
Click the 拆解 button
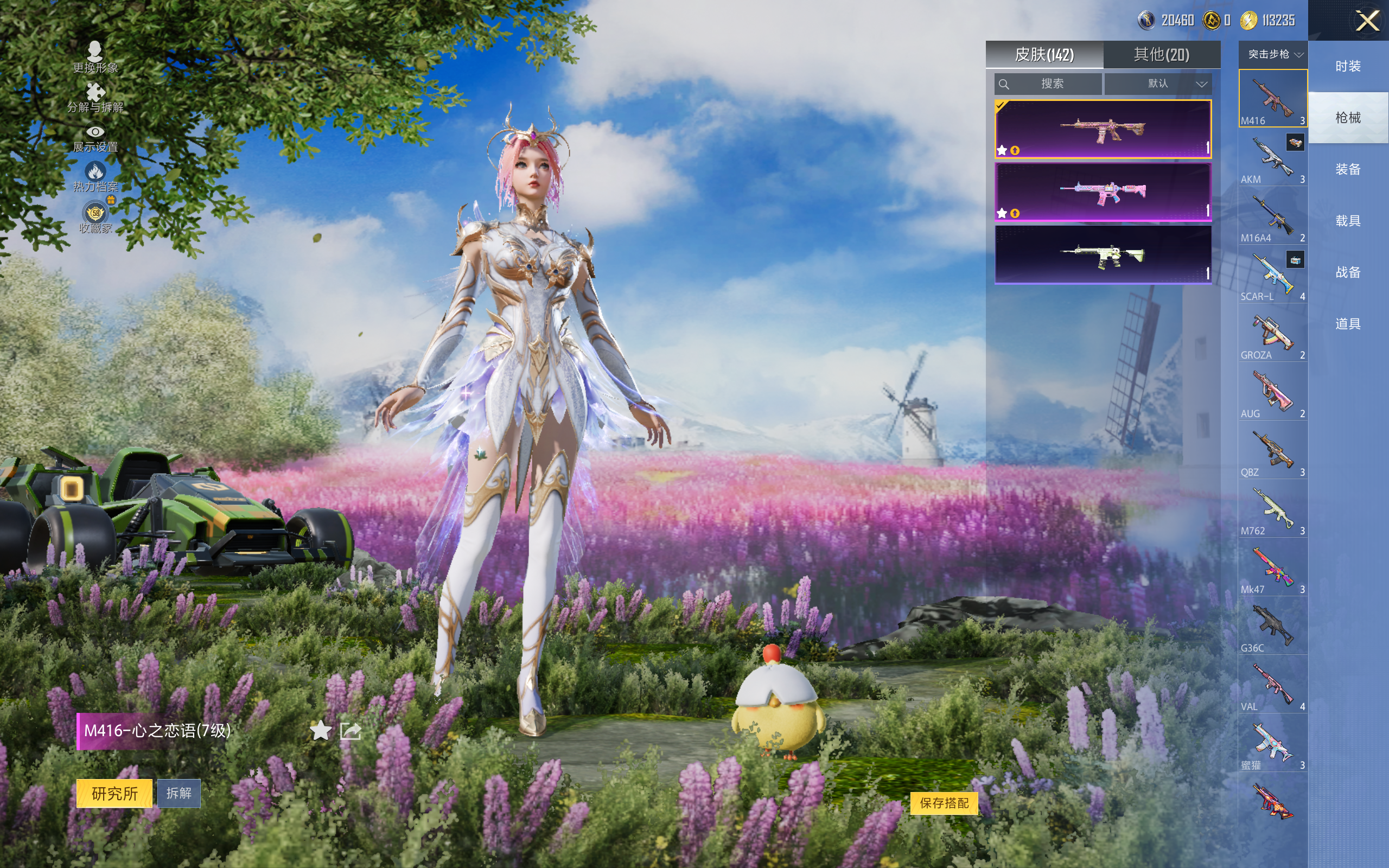179,793
